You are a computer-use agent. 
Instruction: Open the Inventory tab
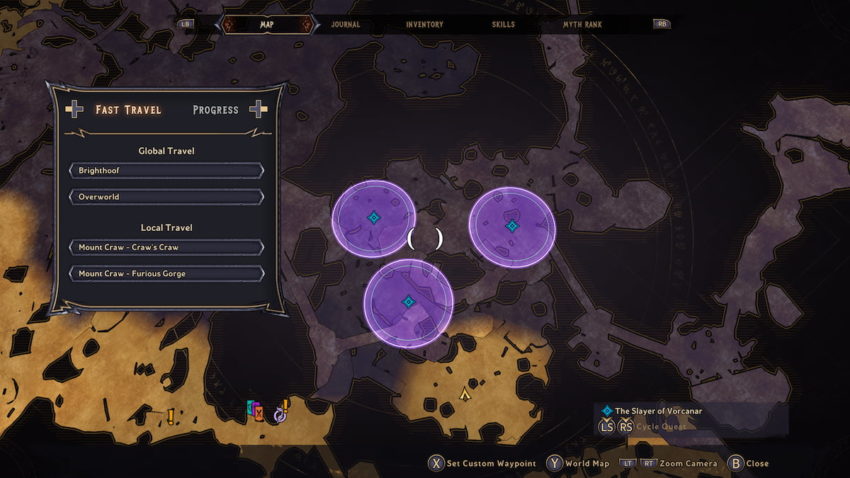click(425, 24)
